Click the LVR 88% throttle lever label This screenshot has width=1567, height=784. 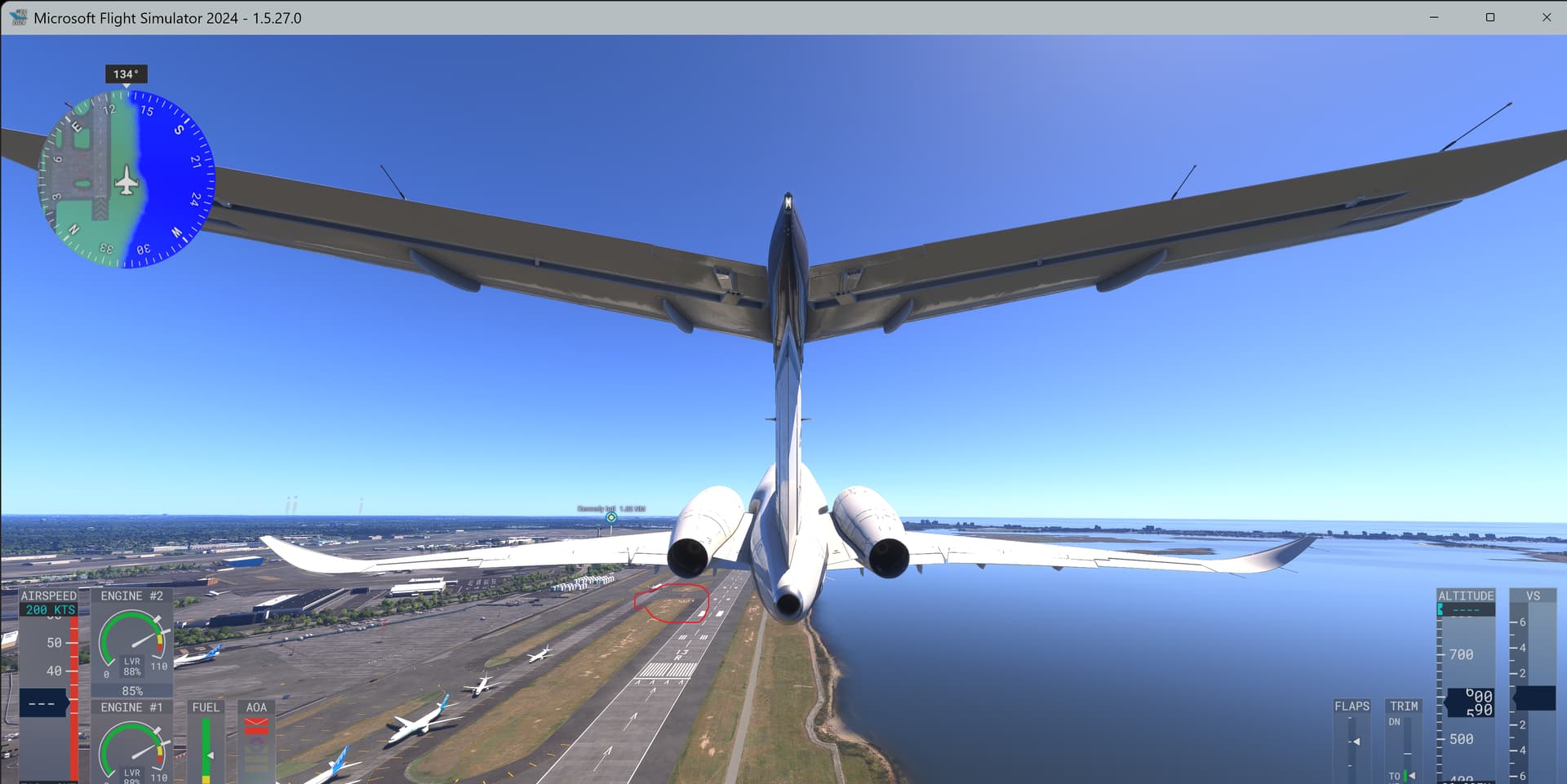pos(133,667)
